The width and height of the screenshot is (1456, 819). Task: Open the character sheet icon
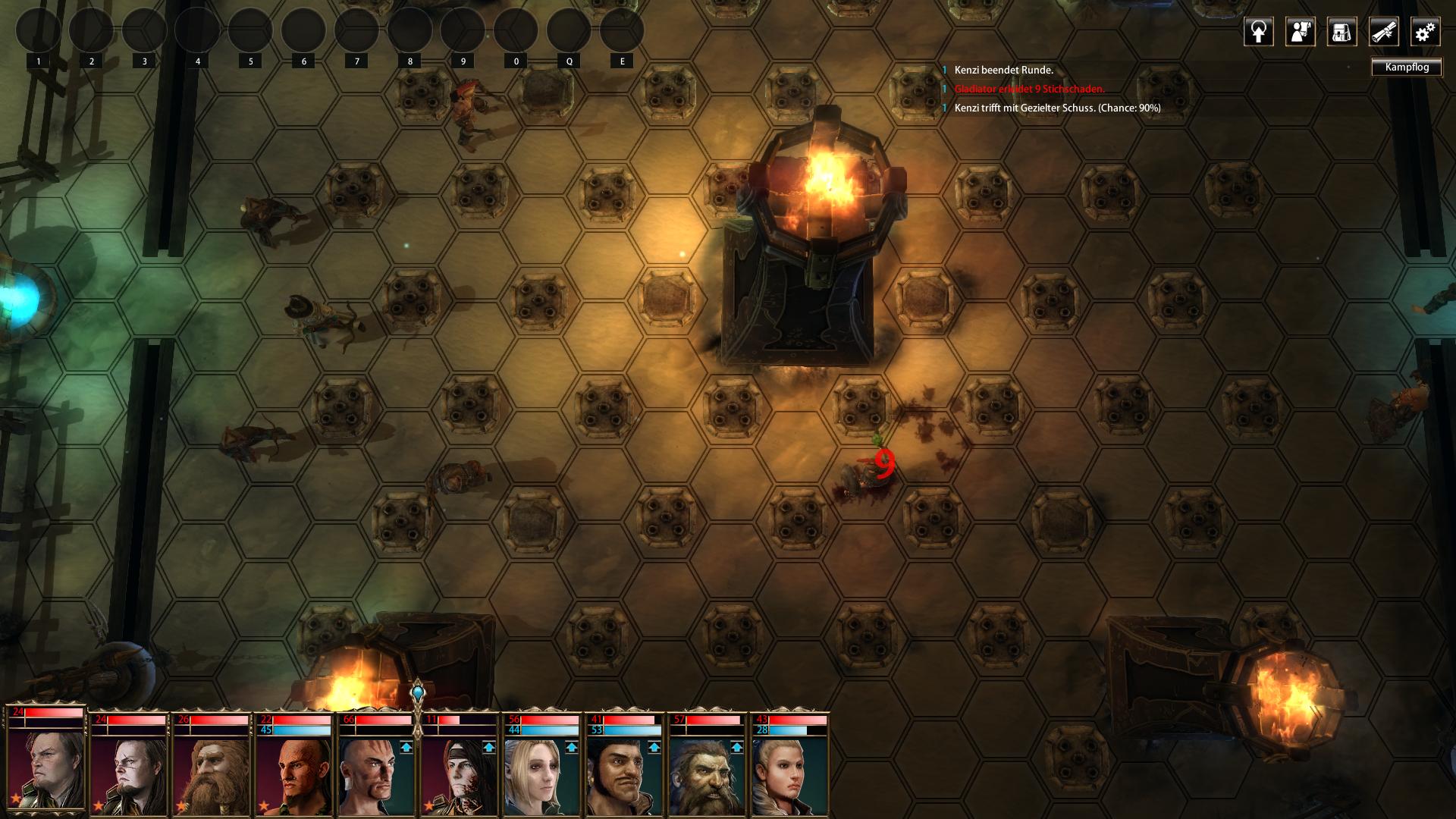tap(1300, 32)
